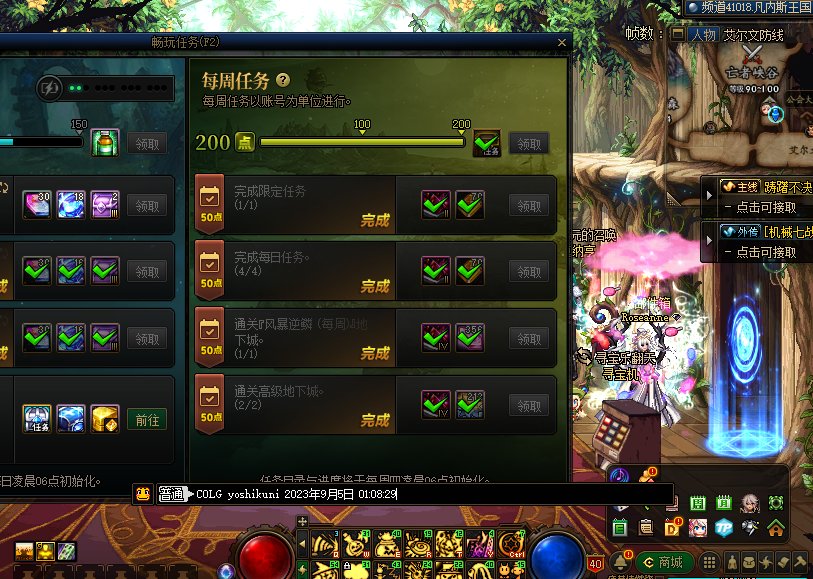Claim reward for 通关风暴逆鳞 task
The image size is (813, 579).
(529, 338)
